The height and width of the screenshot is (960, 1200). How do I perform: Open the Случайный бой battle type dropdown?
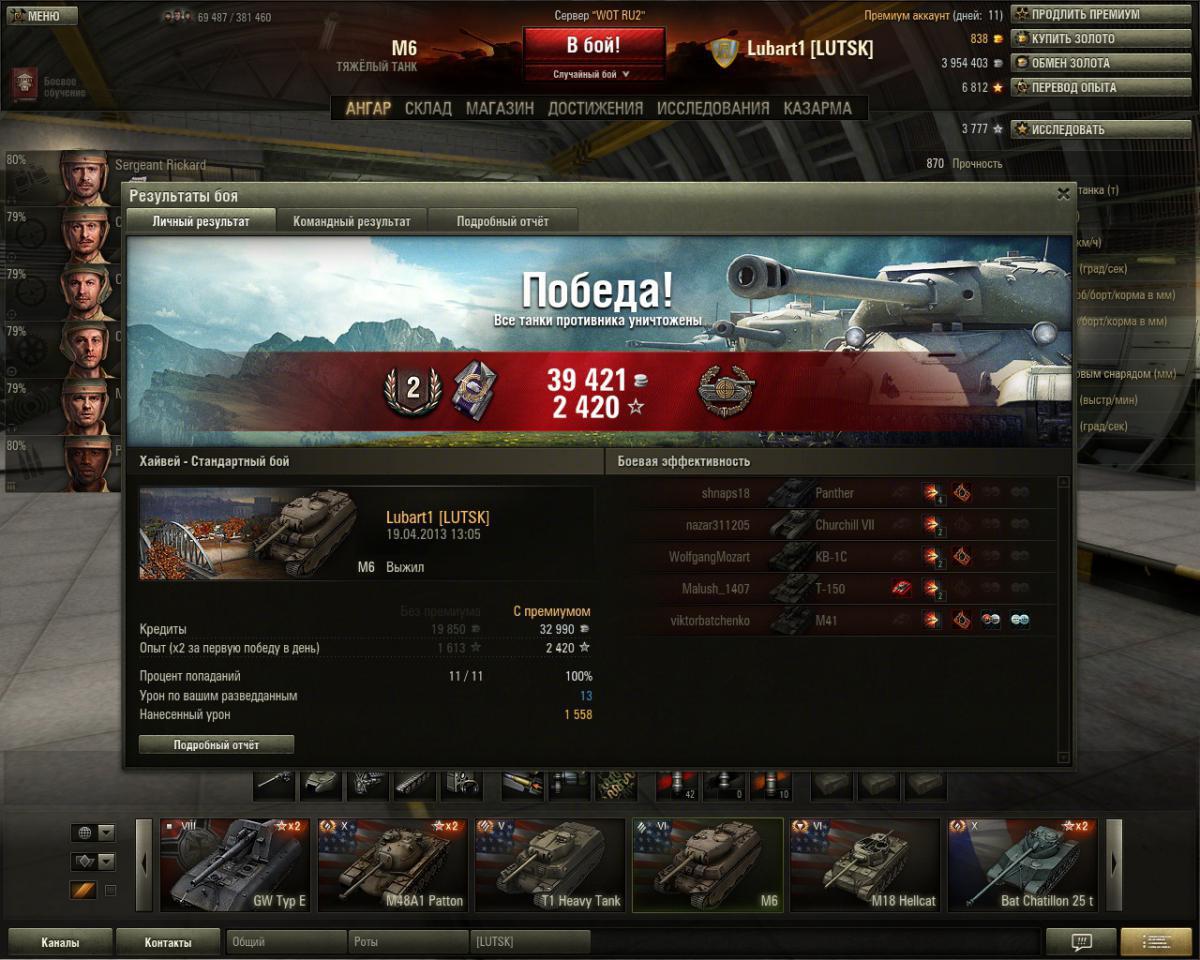click(x=594, y=74)
